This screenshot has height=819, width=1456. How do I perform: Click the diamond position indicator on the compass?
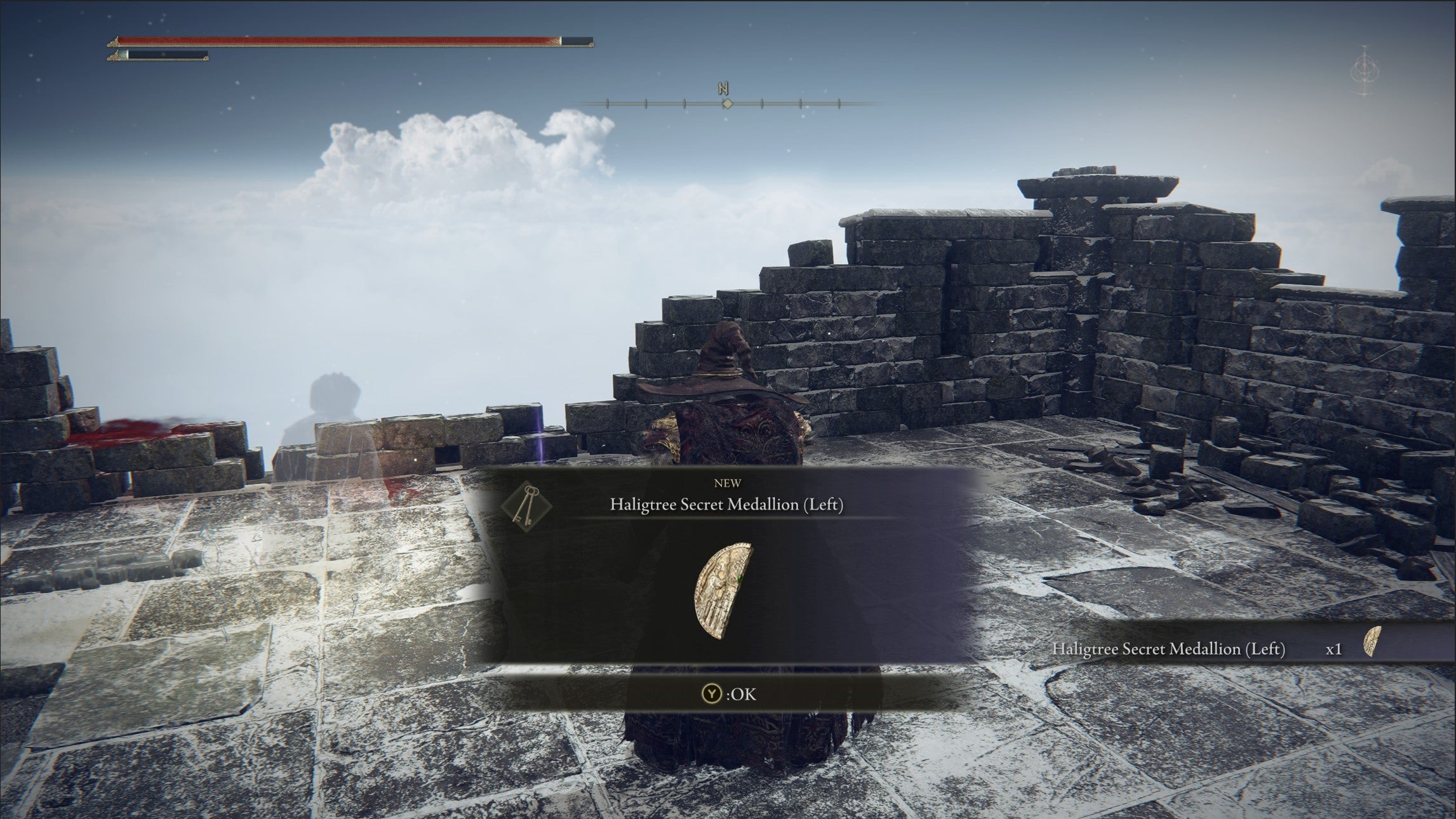tap(728, 103)
